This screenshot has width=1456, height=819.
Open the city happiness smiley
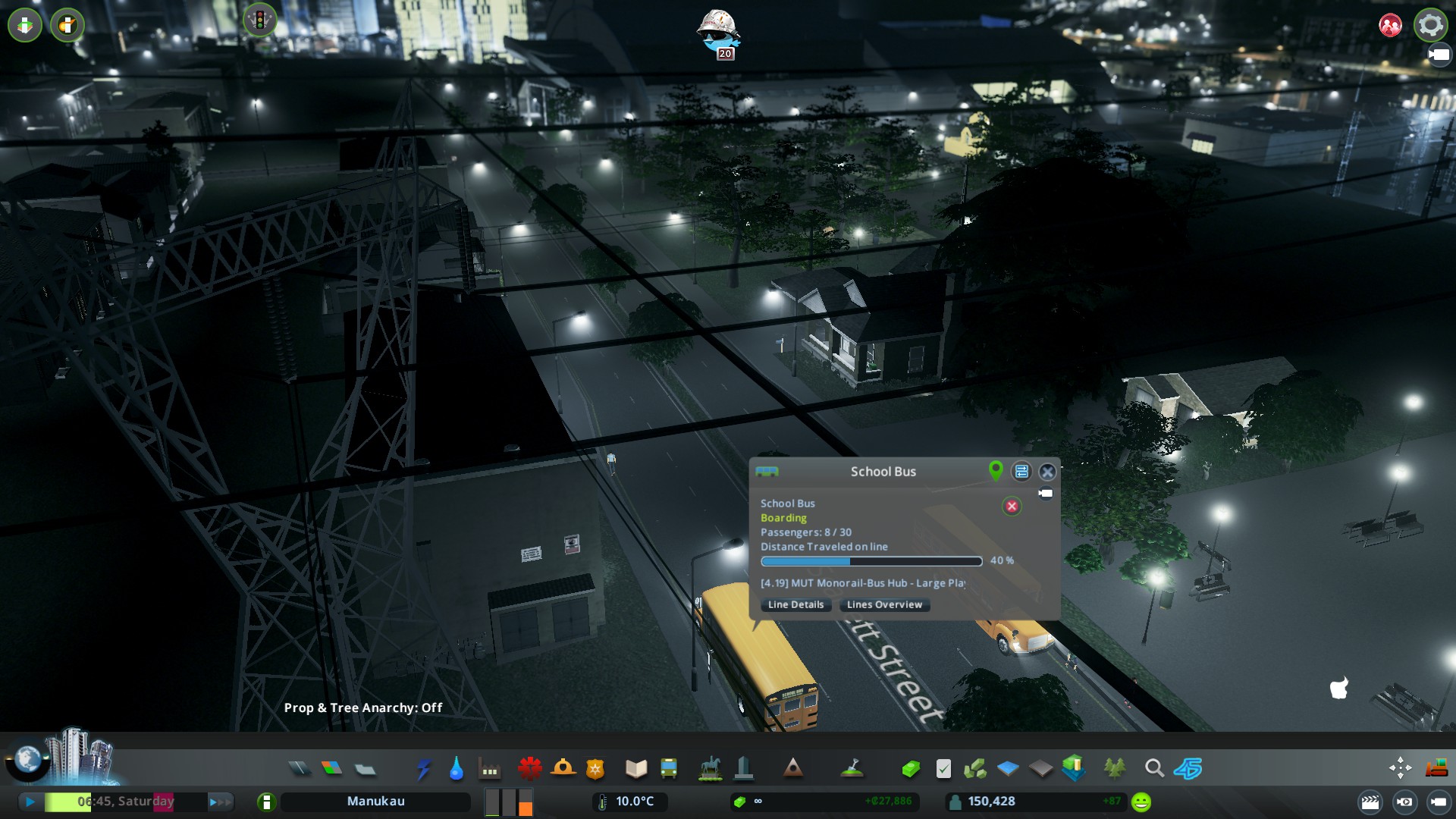tap(1141, 802)
